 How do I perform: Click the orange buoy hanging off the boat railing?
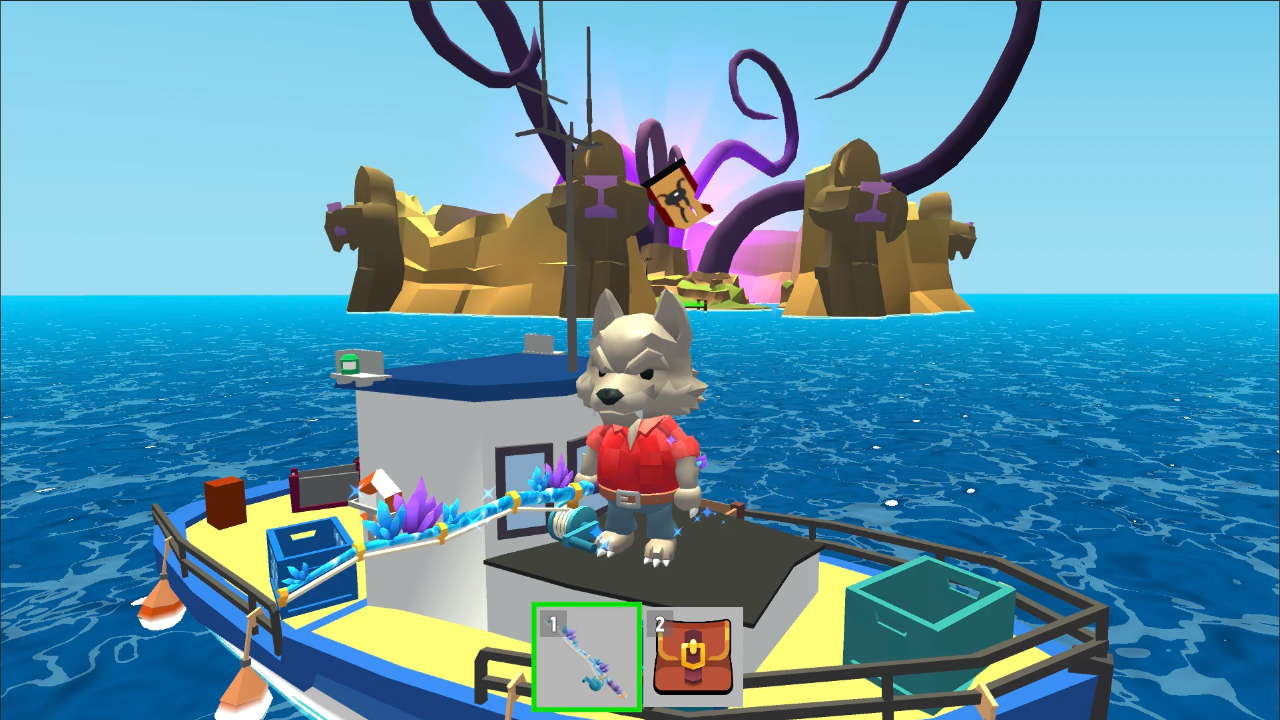point(160,600)
